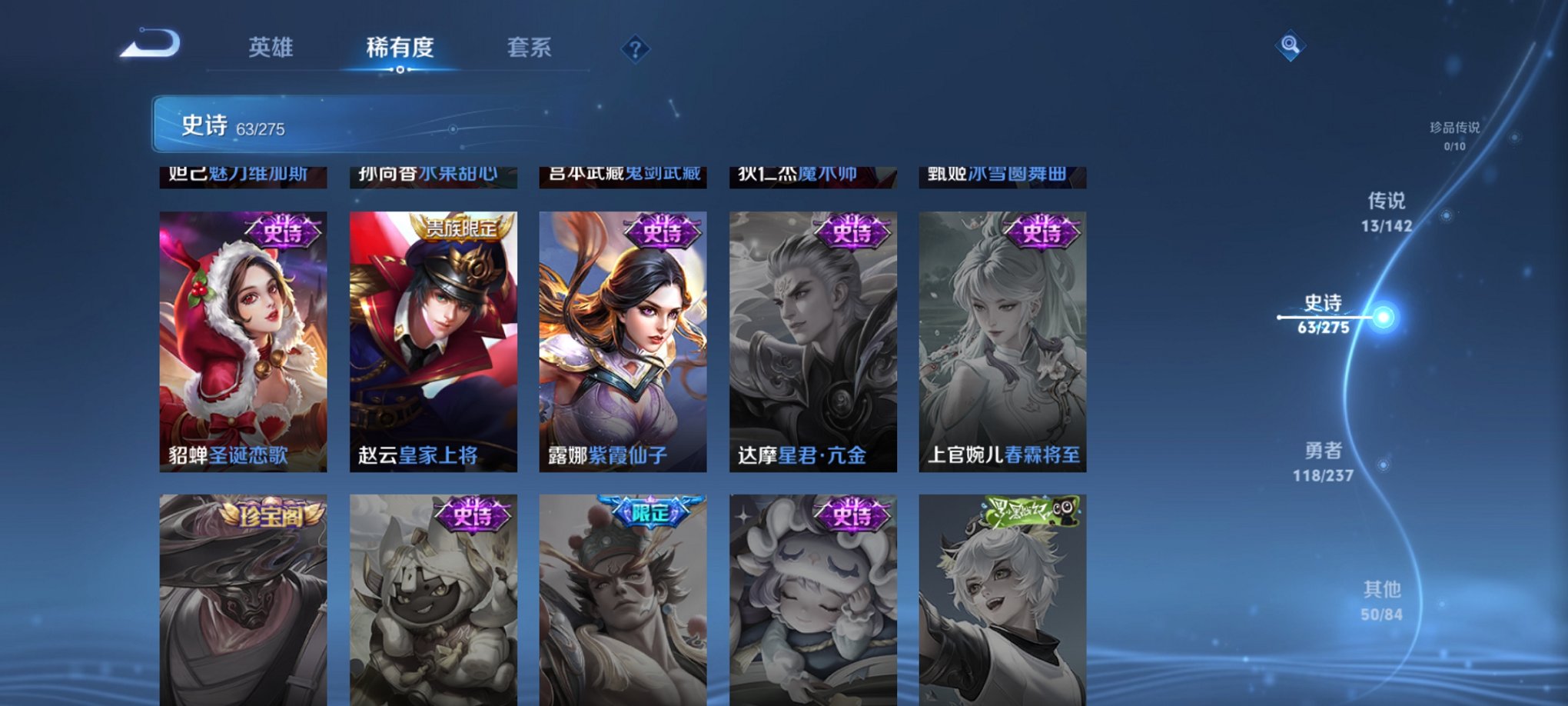Select the 稀有度 tab
This screenshot has height=706, width=1568.
click(x=399, y=48)
